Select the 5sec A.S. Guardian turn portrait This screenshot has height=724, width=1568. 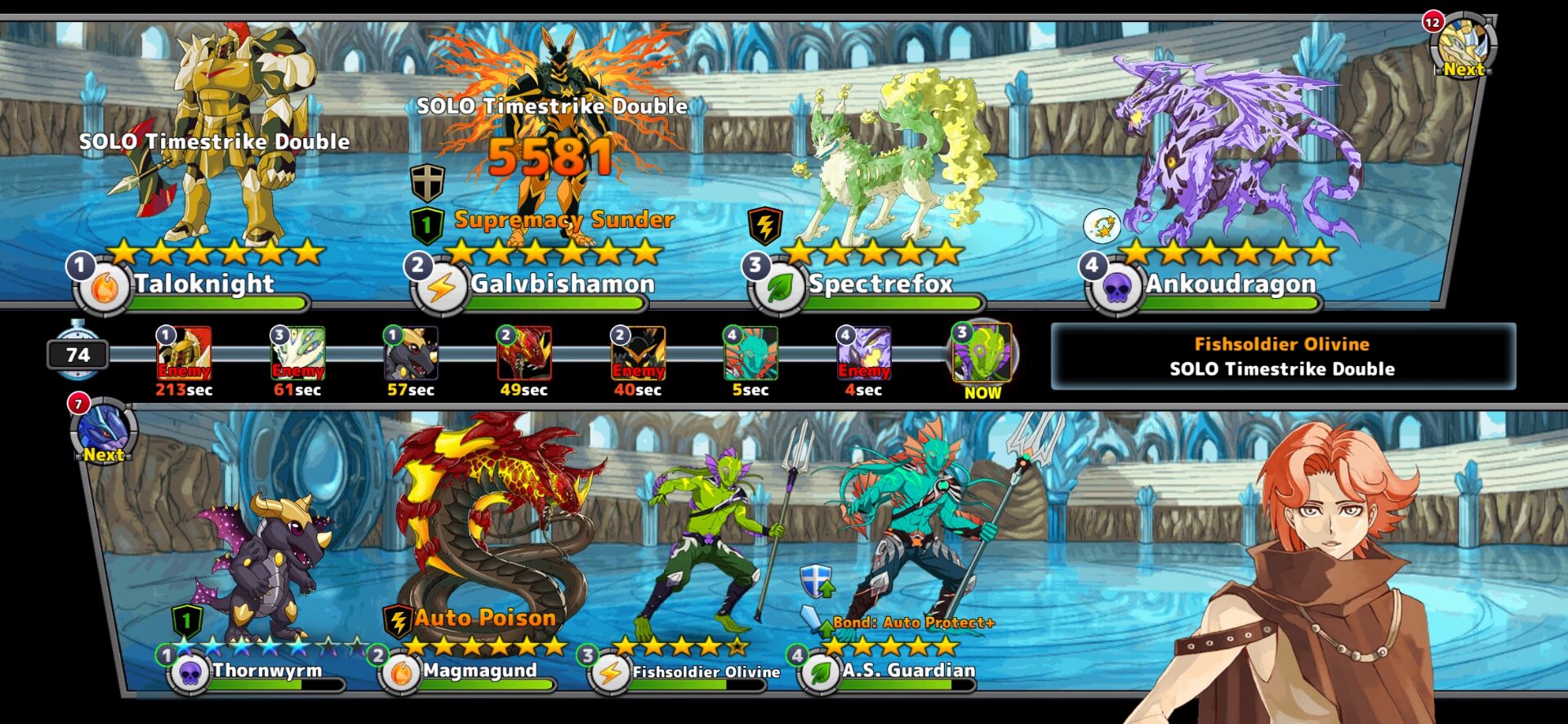[x=751, y=354]
